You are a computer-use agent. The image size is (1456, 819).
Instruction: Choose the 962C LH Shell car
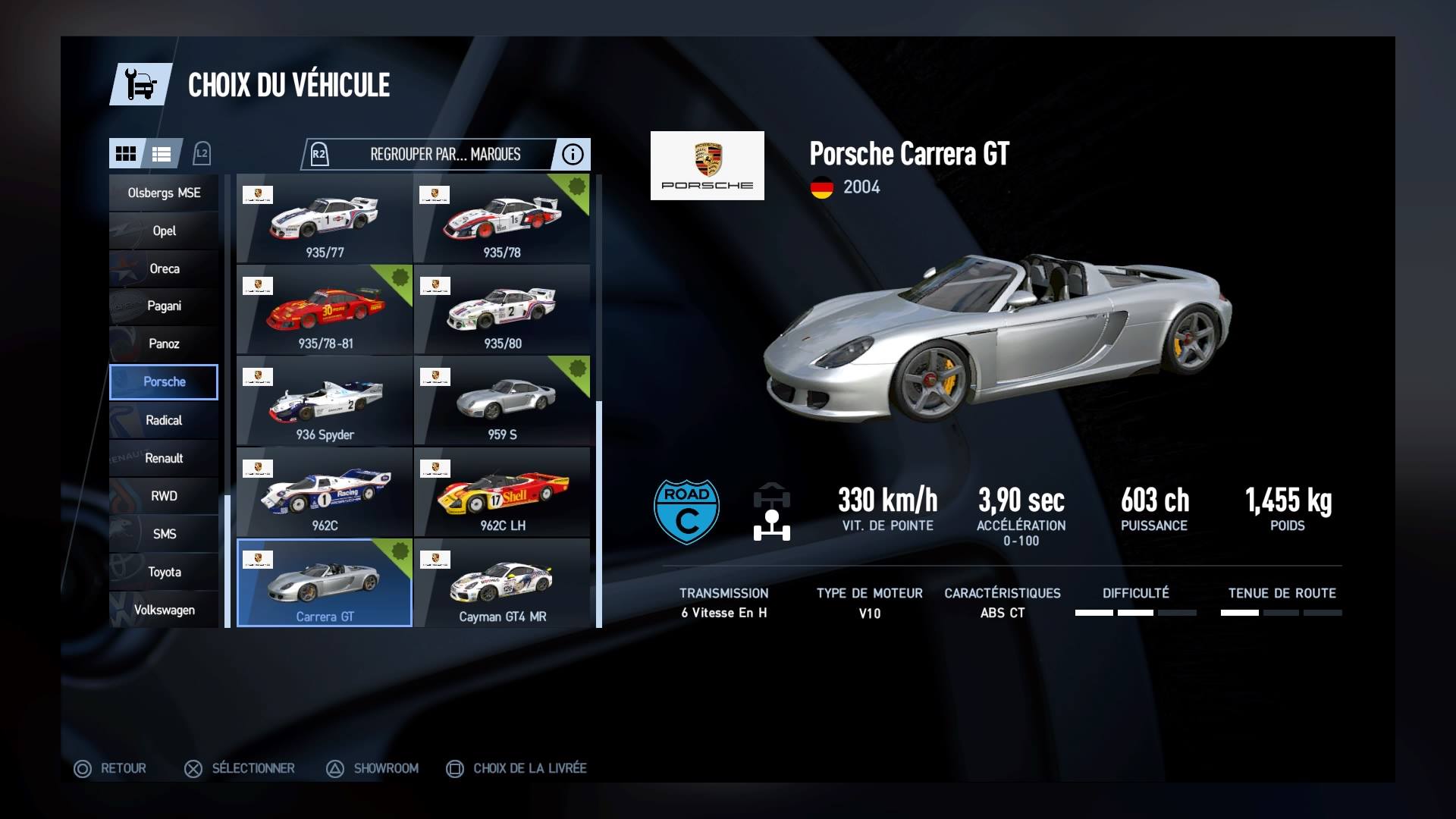pyautogui.click(x=501, y=492)
